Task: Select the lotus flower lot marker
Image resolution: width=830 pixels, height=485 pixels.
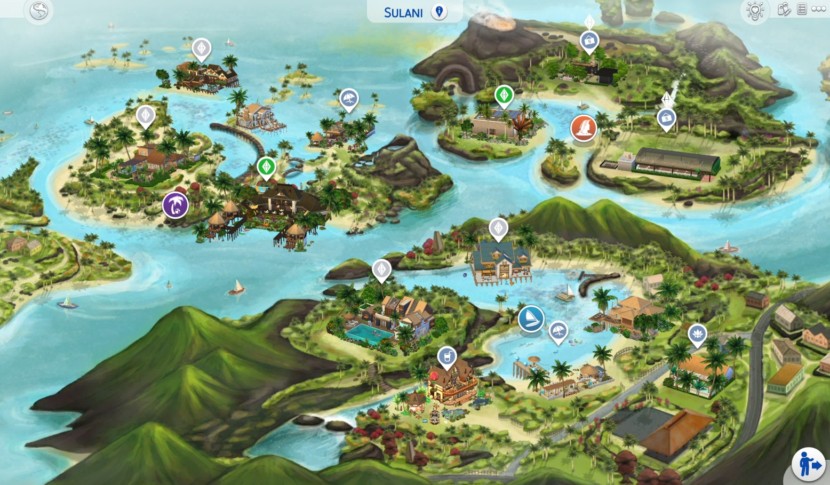Action: (x=697, y=334)
